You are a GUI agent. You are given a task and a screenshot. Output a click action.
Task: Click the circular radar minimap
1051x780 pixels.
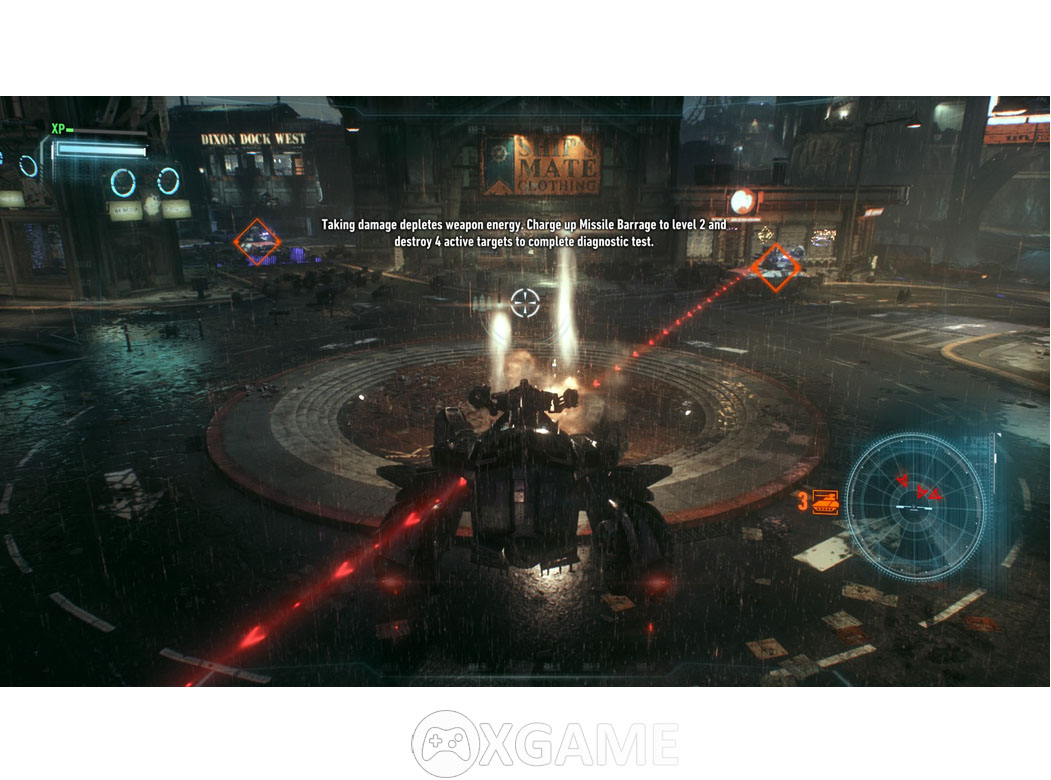point(916,505)
